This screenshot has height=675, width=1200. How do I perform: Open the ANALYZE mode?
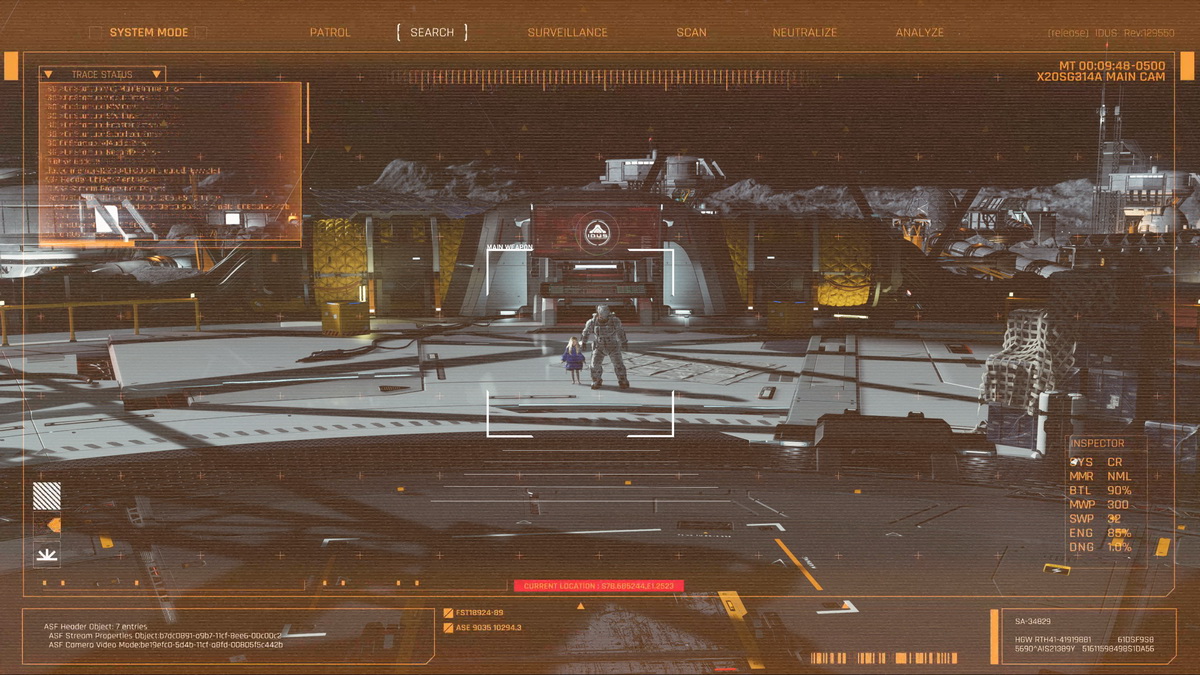pyautogui.click(x=919, y=32)
